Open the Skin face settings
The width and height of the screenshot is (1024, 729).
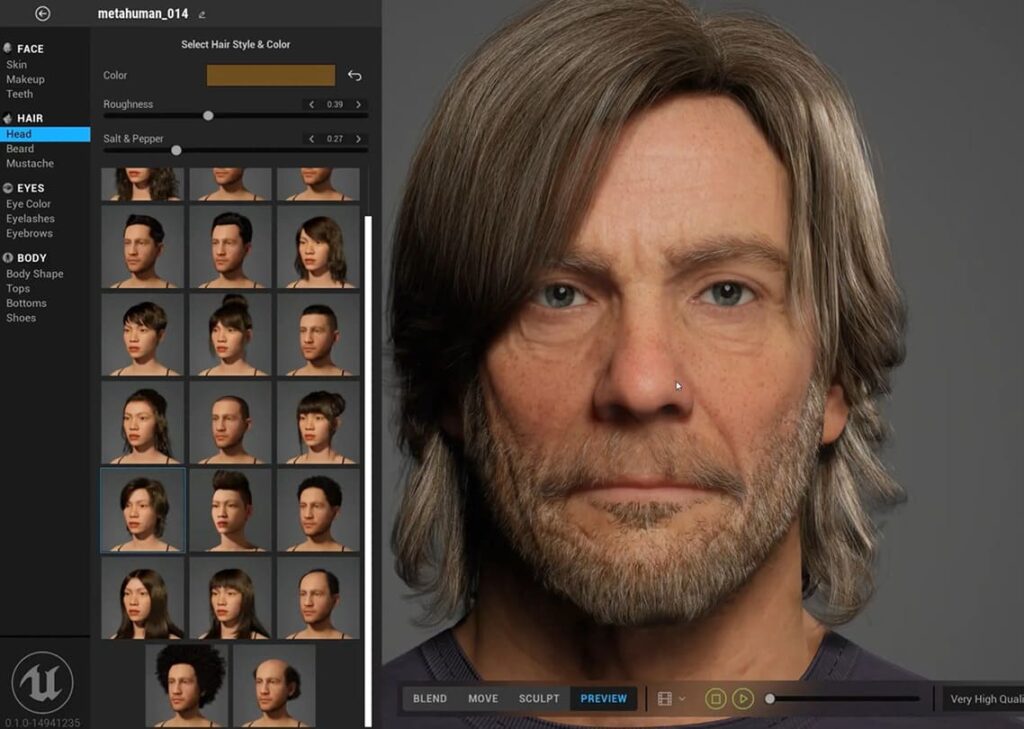17,65
